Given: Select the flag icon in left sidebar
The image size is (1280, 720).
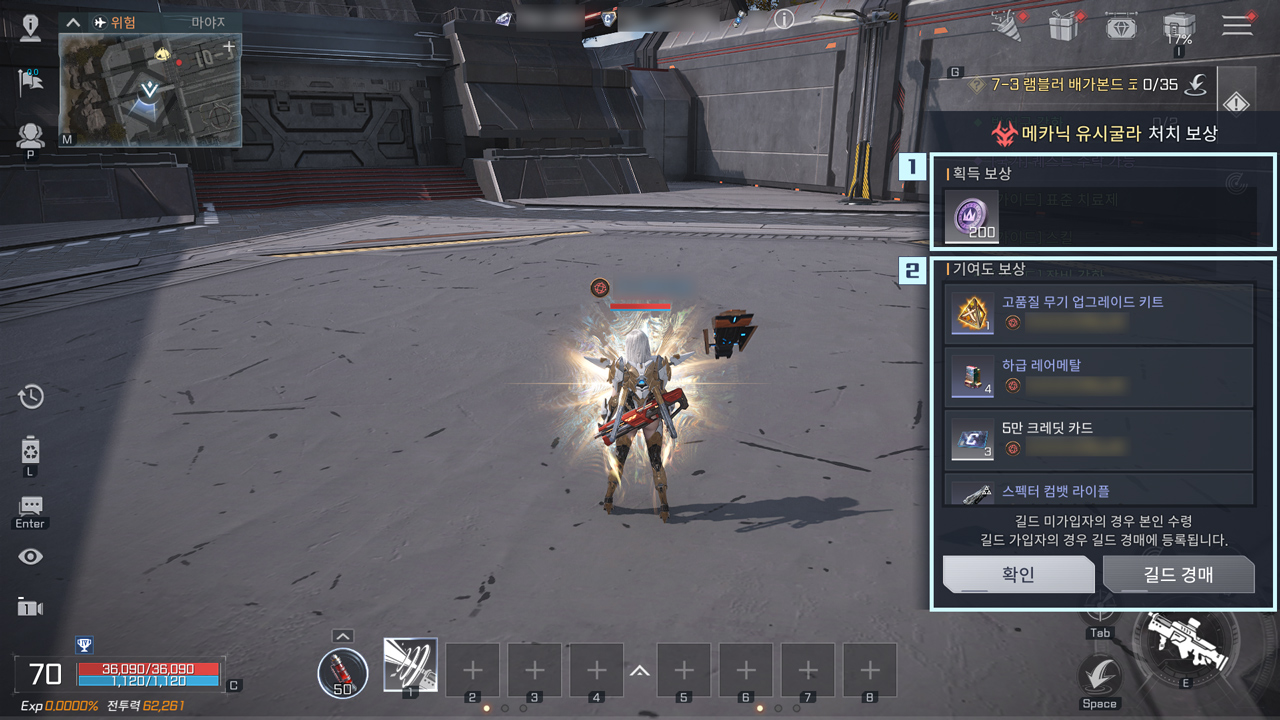Looking at the screenshot, I should click(29, 80).
